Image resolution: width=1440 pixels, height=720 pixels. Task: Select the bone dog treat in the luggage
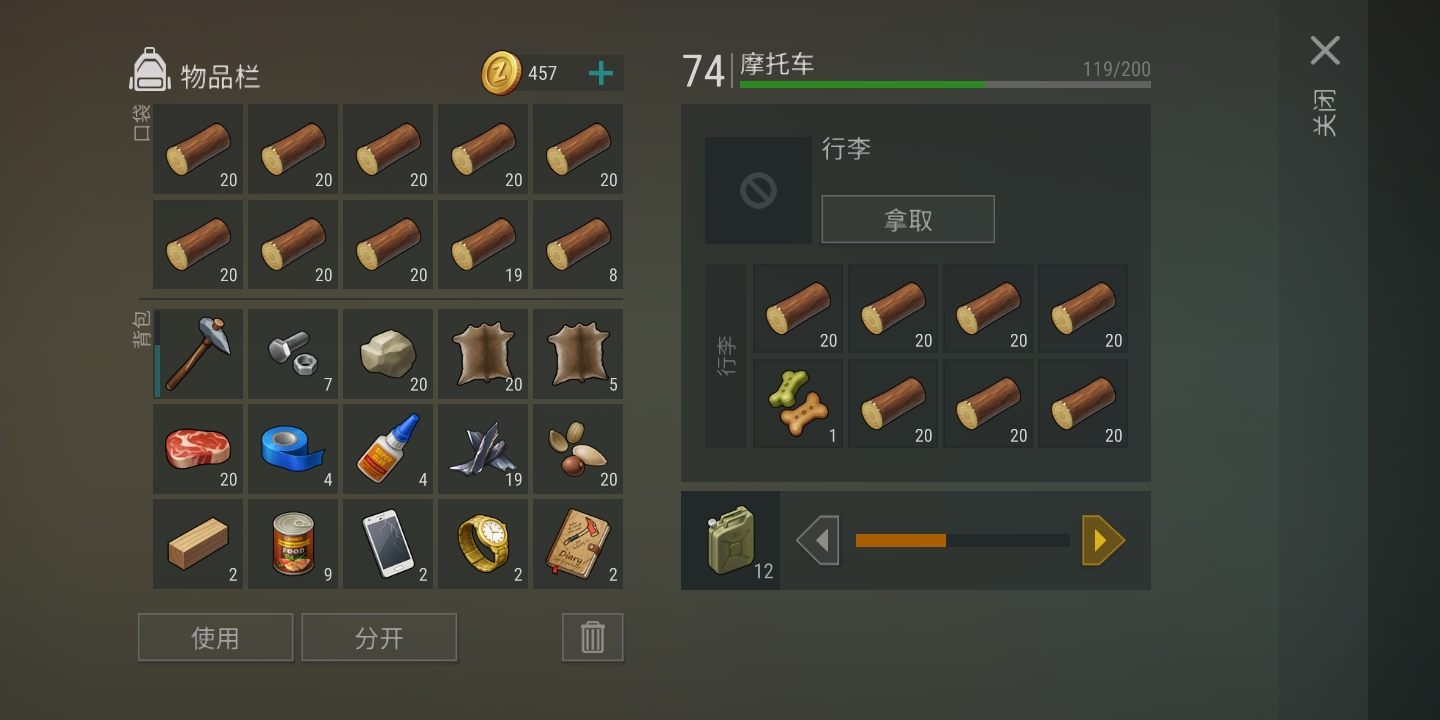coord(797,402)
